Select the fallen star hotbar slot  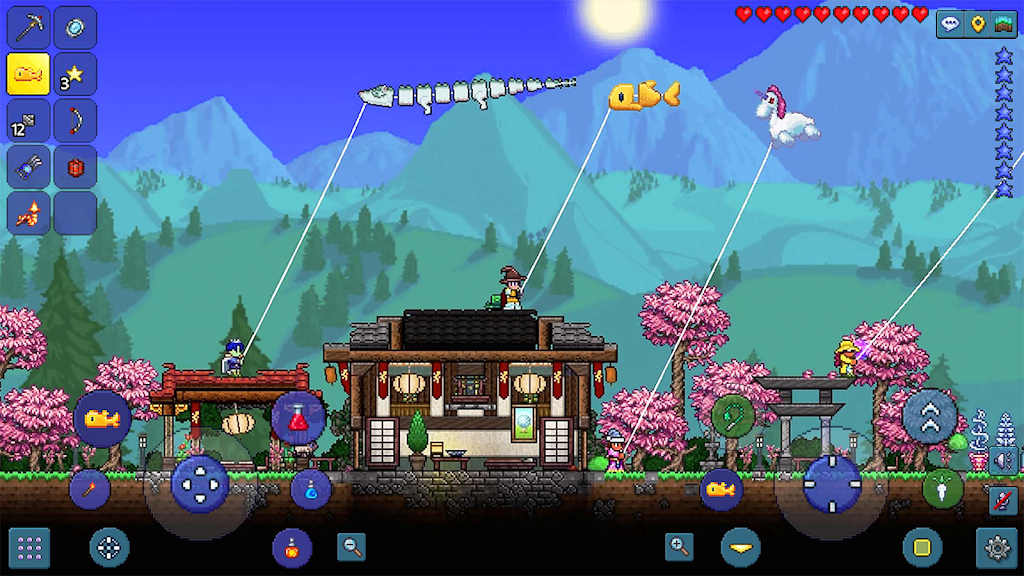point(75,74)
